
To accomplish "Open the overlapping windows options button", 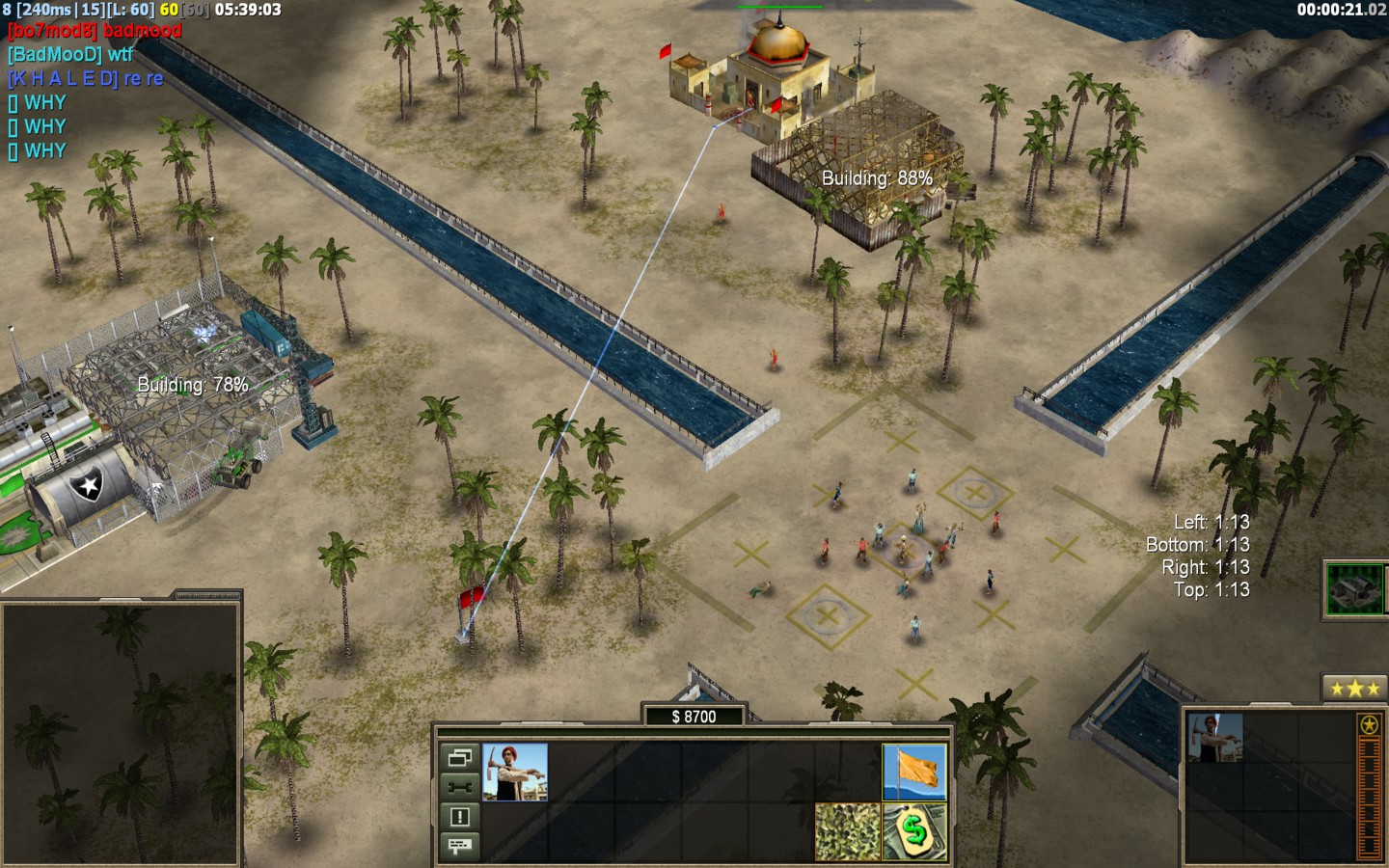I will (459, 757).
